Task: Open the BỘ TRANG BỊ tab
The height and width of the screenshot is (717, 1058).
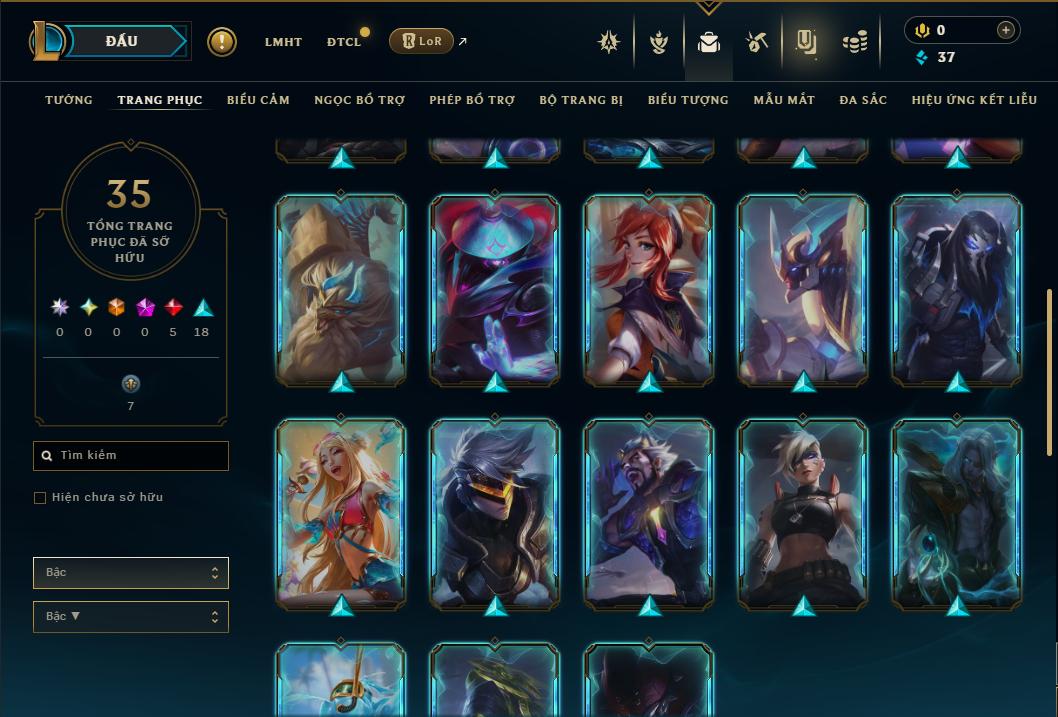Action: coord(581,100)
